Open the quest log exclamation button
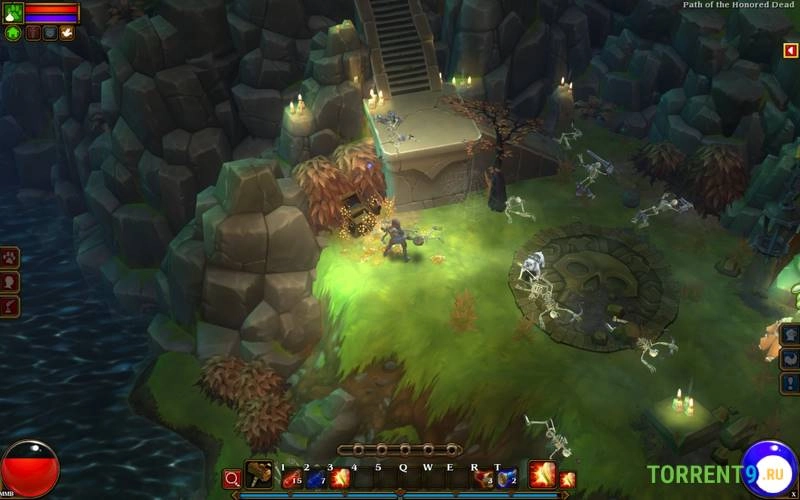Image resolution: width=800 pixels, height=500 pixels. tap(790, 383)
